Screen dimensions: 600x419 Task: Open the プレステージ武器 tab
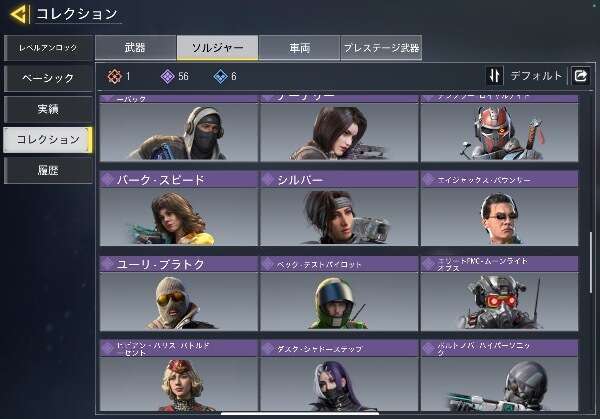tap(381, 47)
